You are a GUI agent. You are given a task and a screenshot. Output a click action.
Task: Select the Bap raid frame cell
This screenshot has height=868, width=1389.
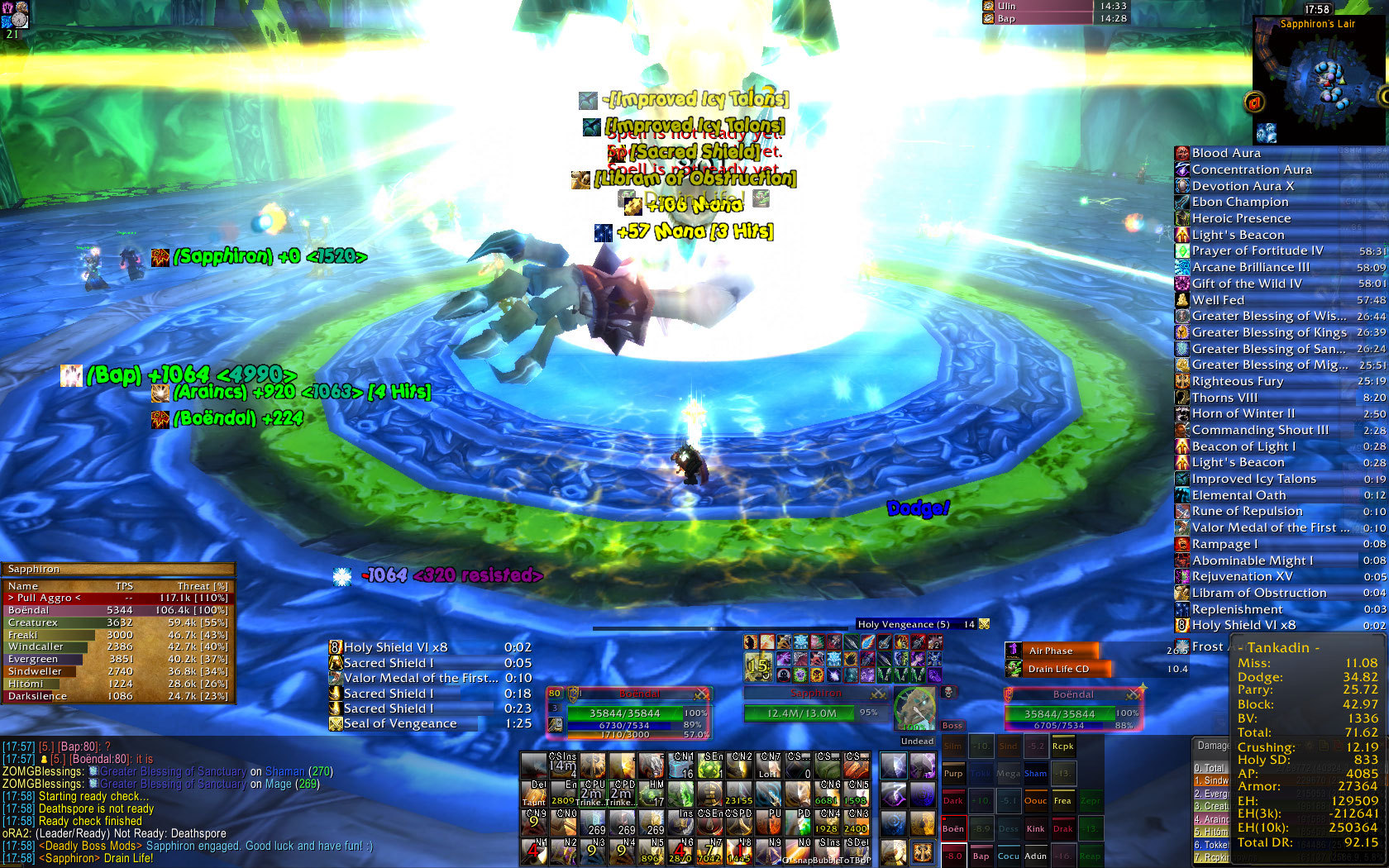tap(981, 856)
